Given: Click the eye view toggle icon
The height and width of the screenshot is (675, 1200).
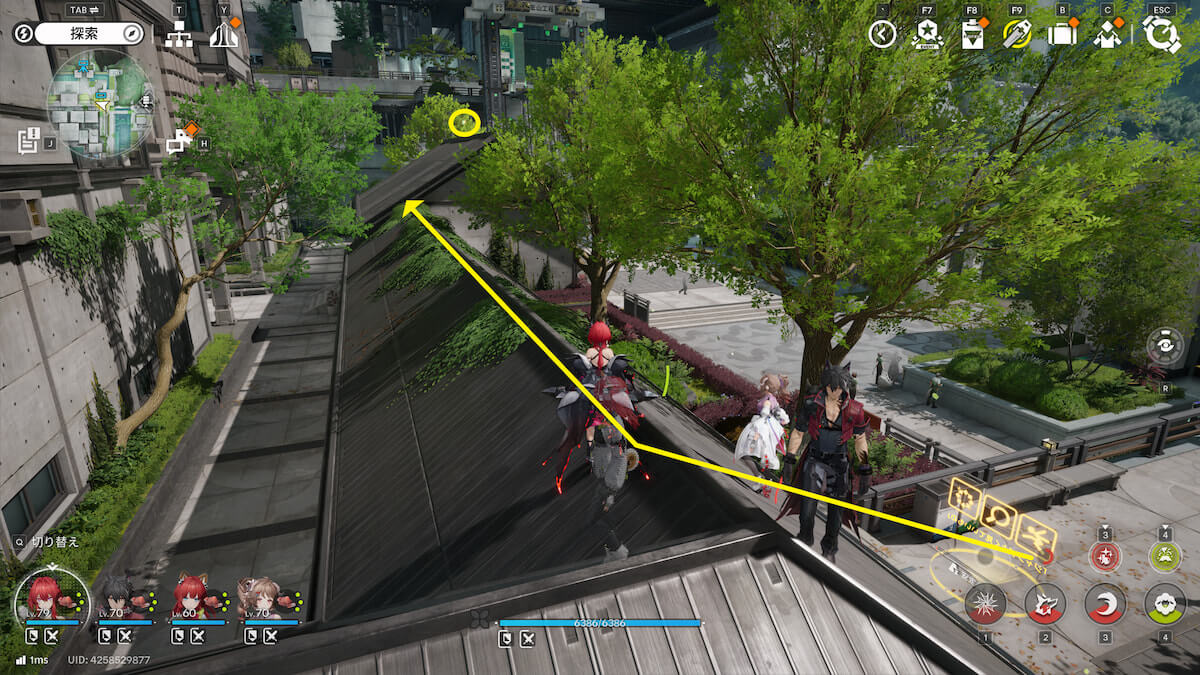Looking at the screenshot, I should point(1166,347).
